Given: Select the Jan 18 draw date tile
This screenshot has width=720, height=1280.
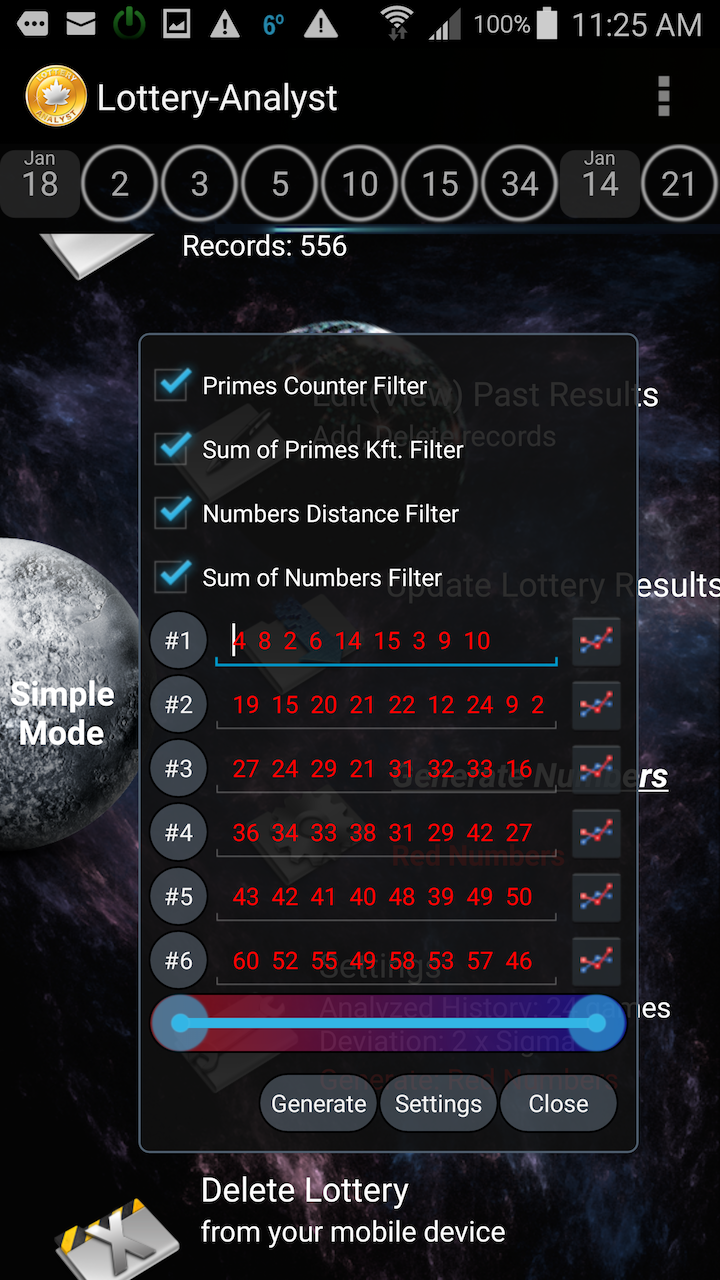Looking at the screenshot, I should [x=40, y=181].
